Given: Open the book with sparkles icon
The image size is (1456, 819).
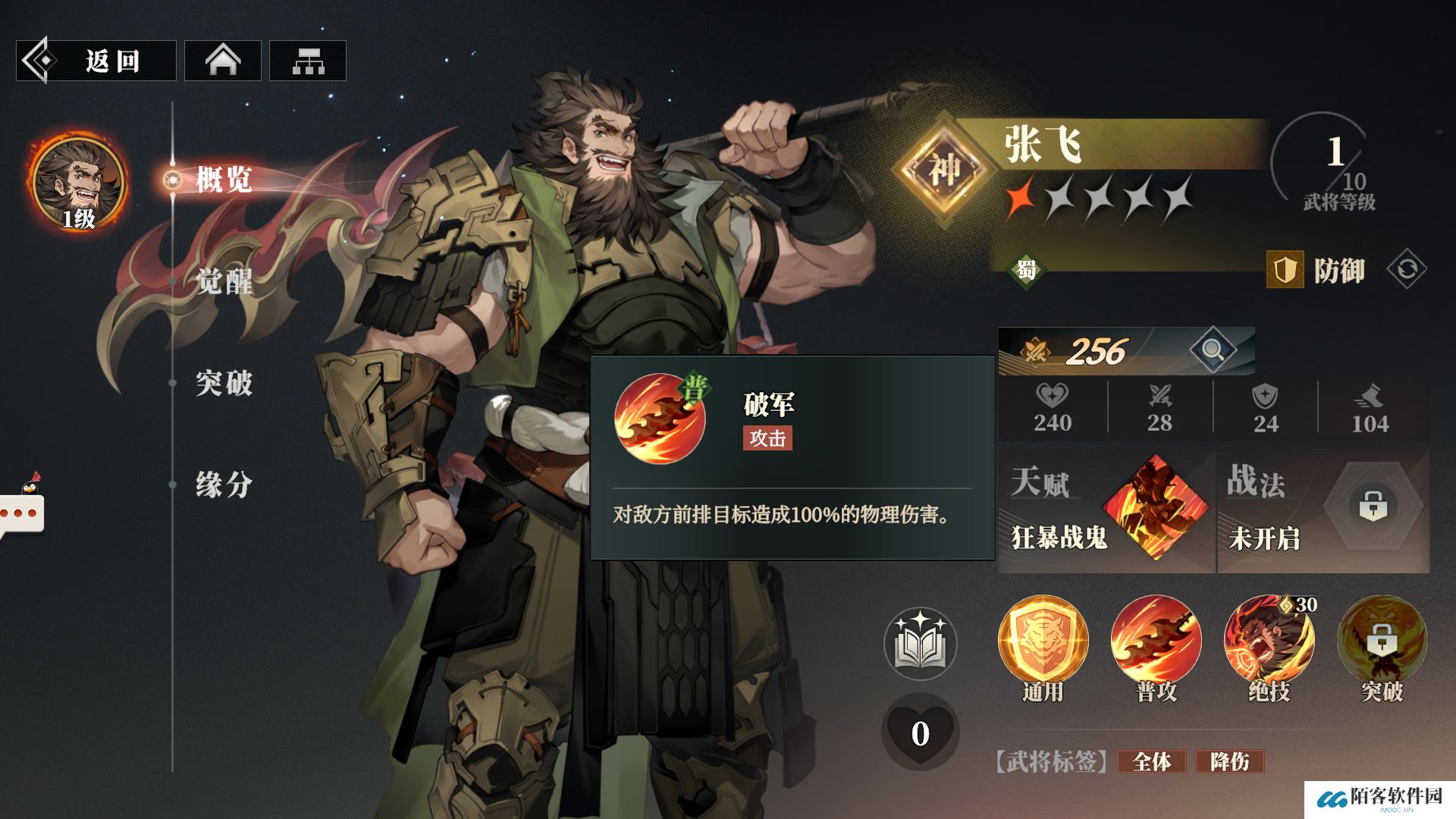Looking at the screenshot, I should point(920,644).
